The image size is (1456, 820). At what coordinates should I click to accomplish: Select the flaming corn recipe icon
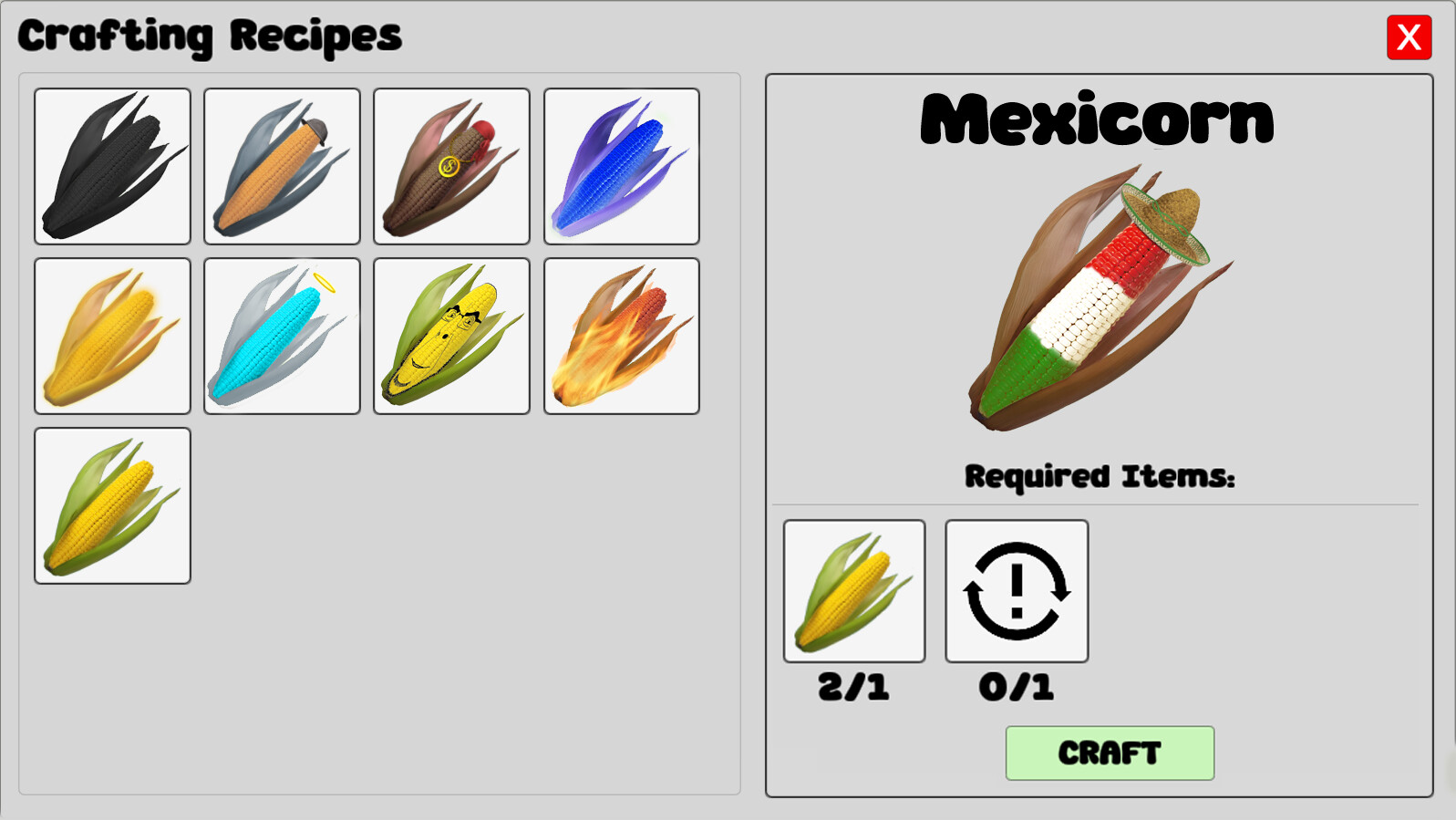(621, 335)
